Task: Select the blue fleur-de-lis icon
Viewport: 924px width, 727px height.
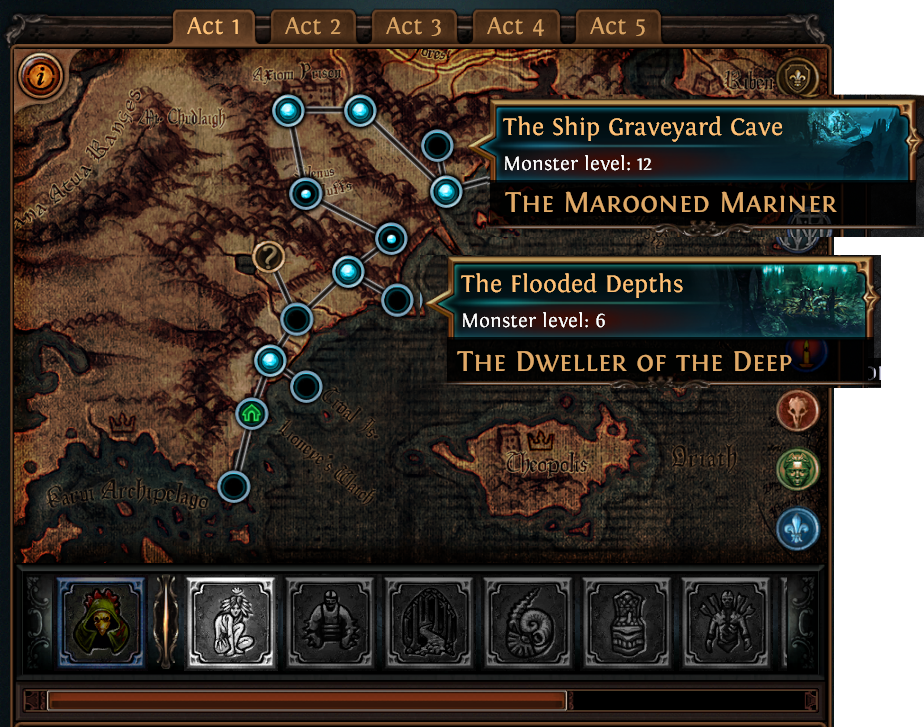Action: tap(797, 528)
